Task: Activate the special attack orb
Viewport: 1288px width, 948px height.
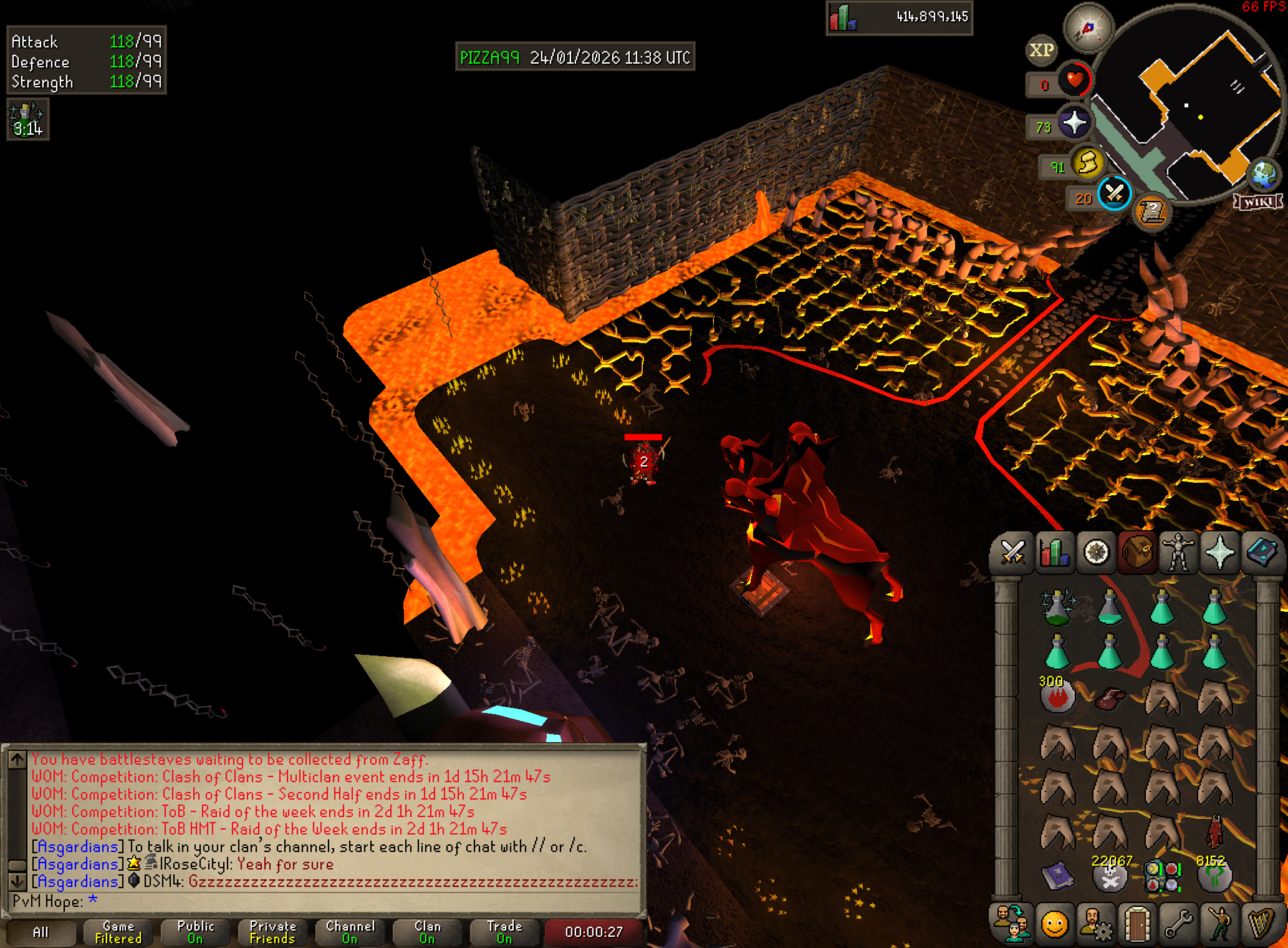Action: 1115,193
